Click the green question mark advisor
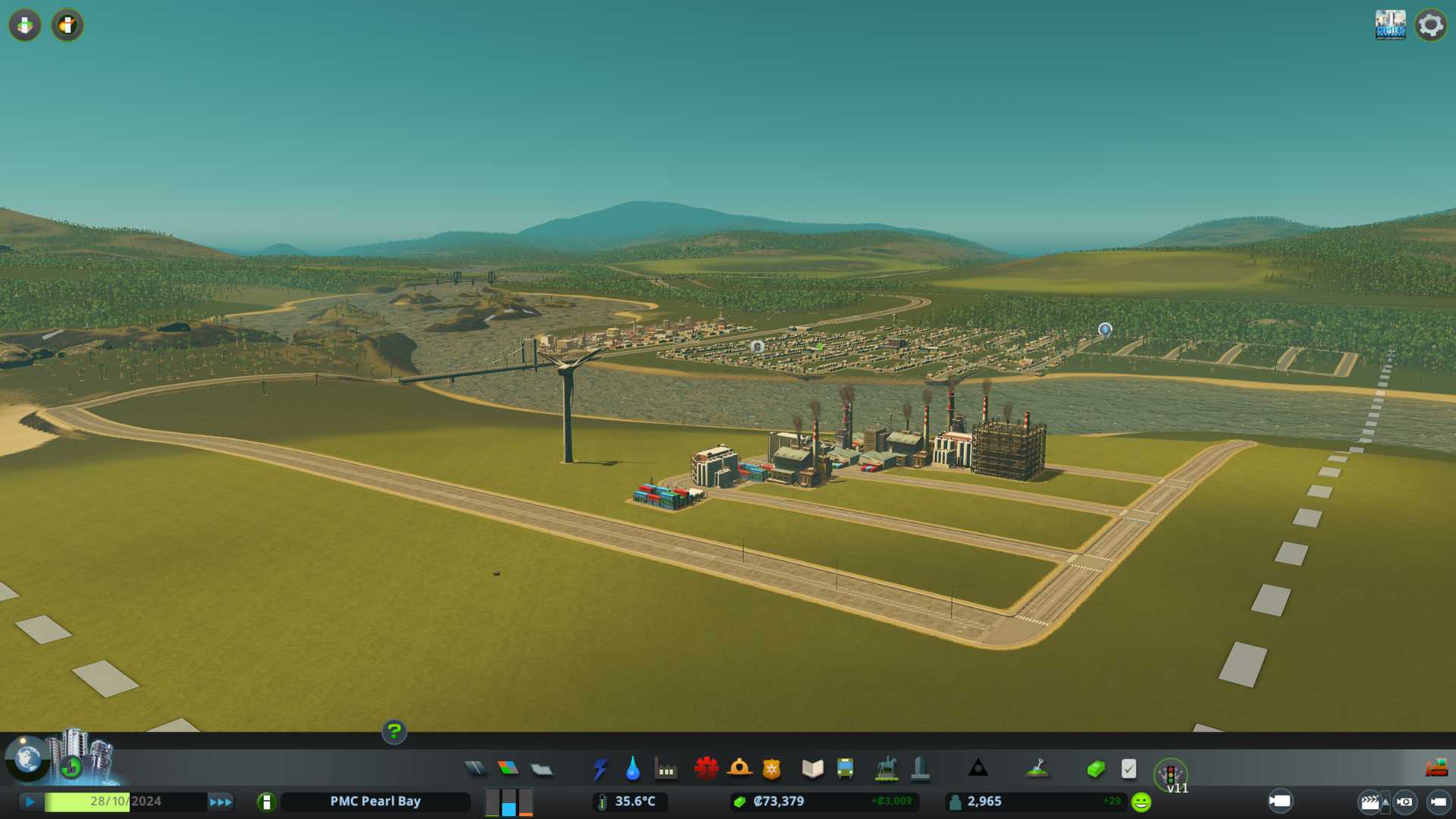Viewport: 1456px width, 819px height. [x=394, y=732]
